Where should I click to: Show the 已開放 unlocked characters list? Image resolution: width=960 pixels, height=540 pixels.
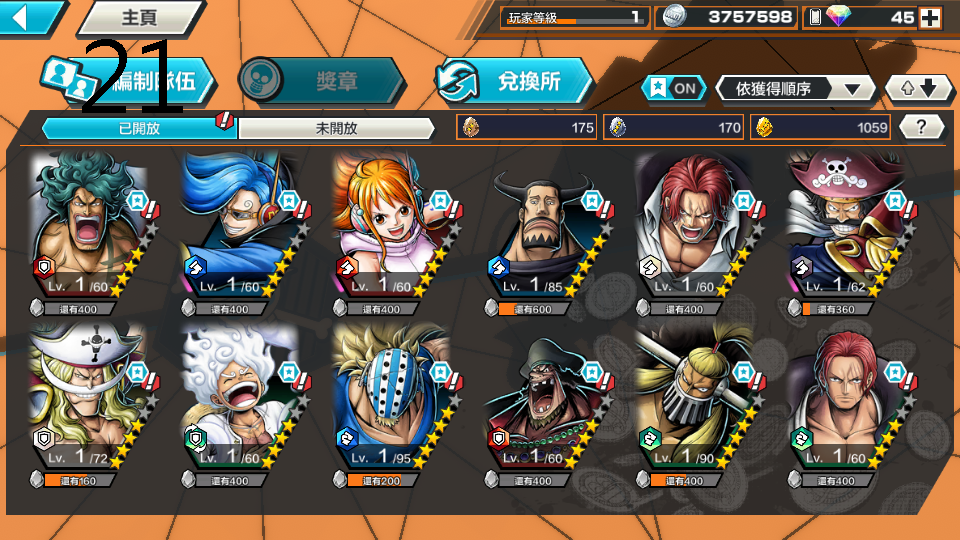(138, 128)
